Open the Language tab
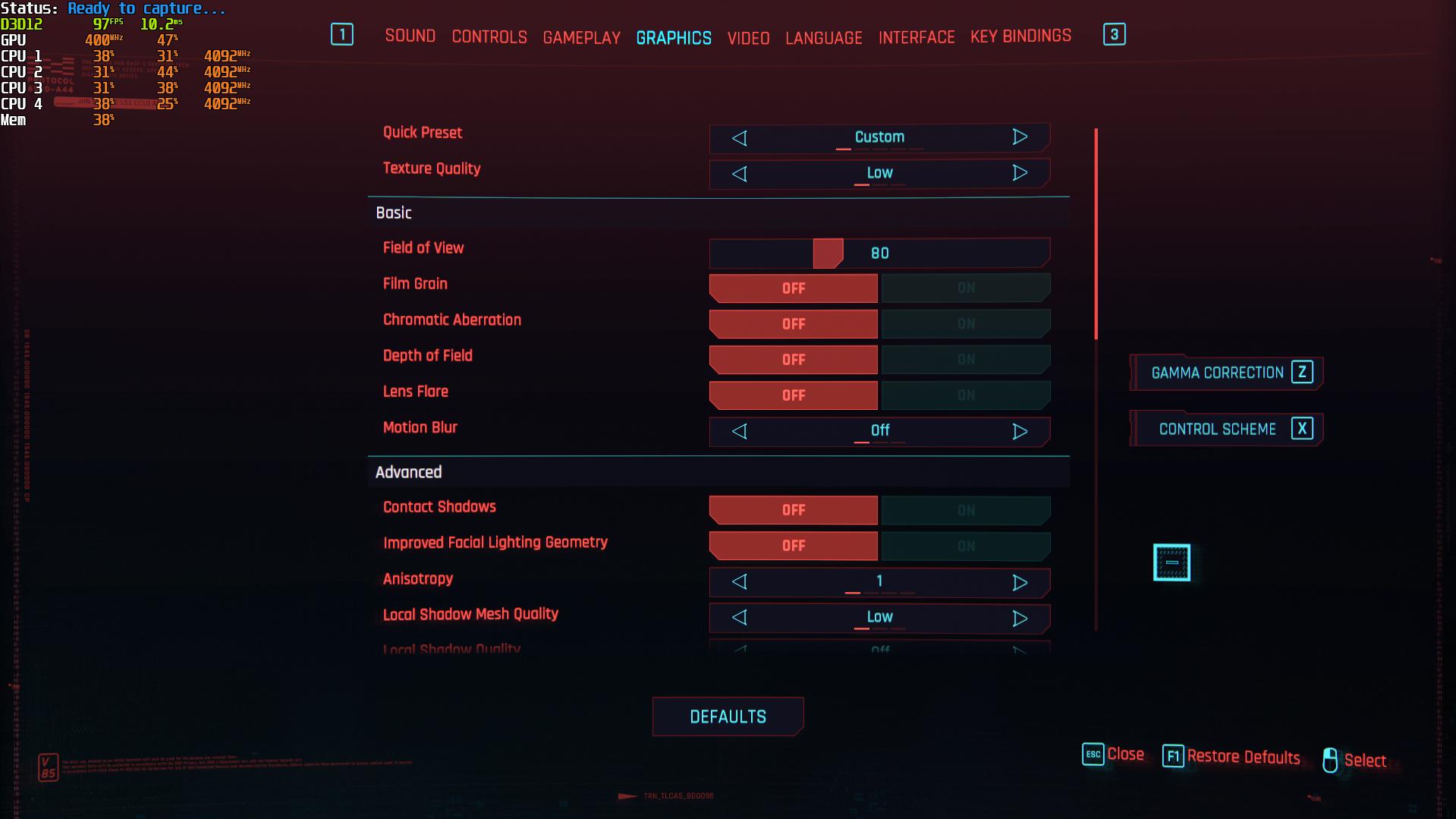 [x=823, y=38]
